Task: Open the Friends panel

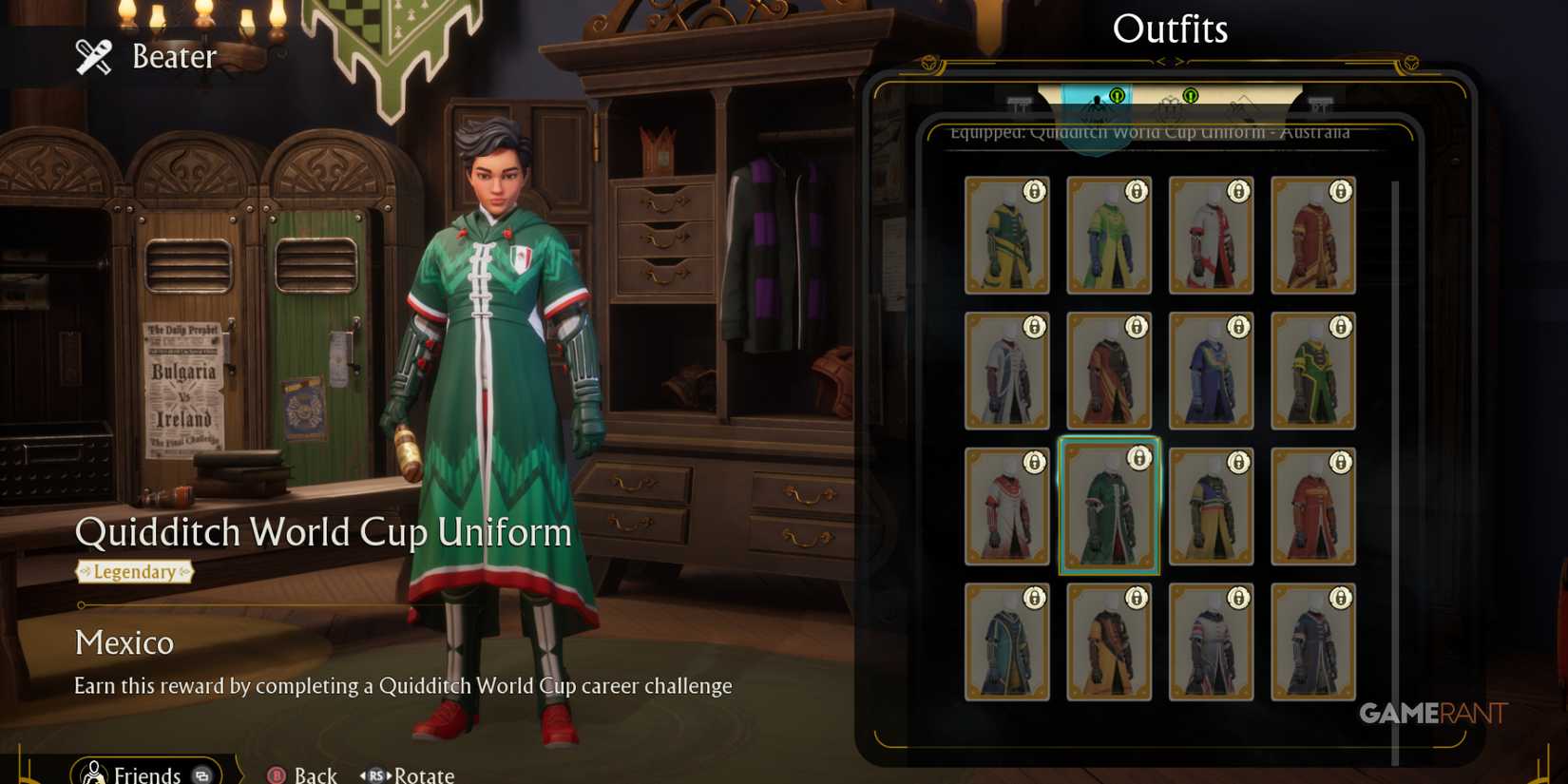Action: (x=145, y=773)
